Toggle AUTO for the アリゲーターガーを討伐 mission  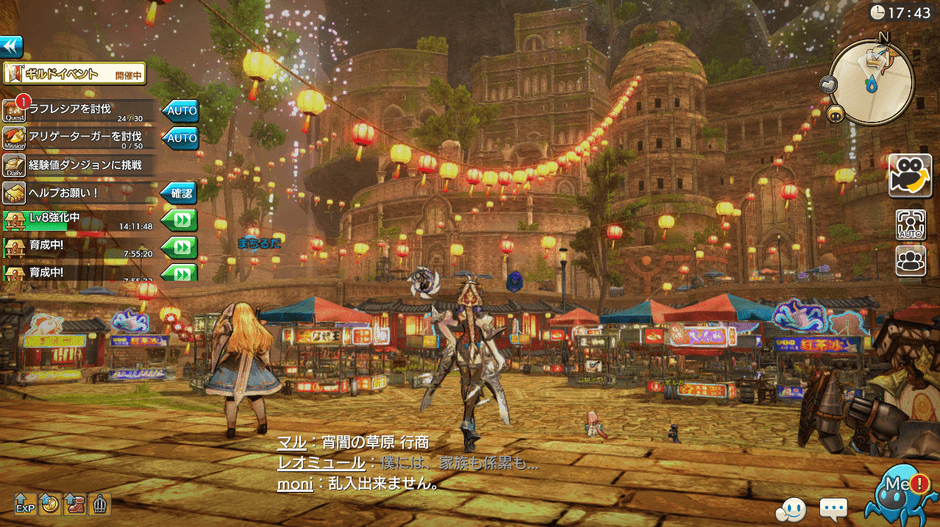[180, 137]
